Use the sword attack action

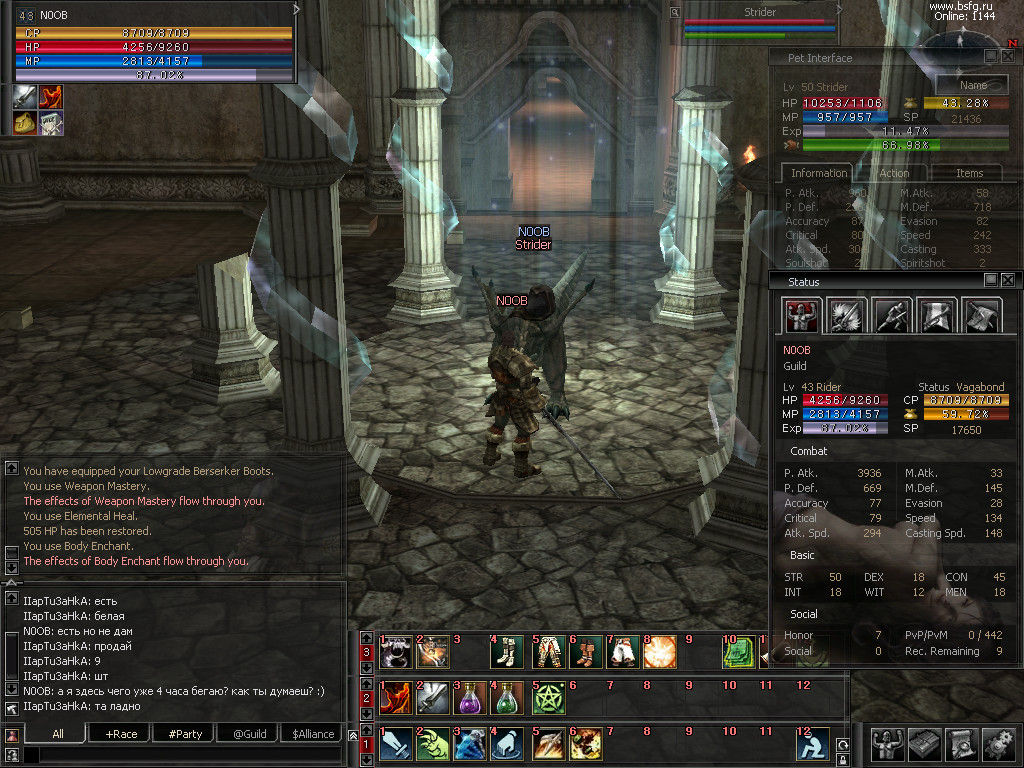(x=394, y=744)
